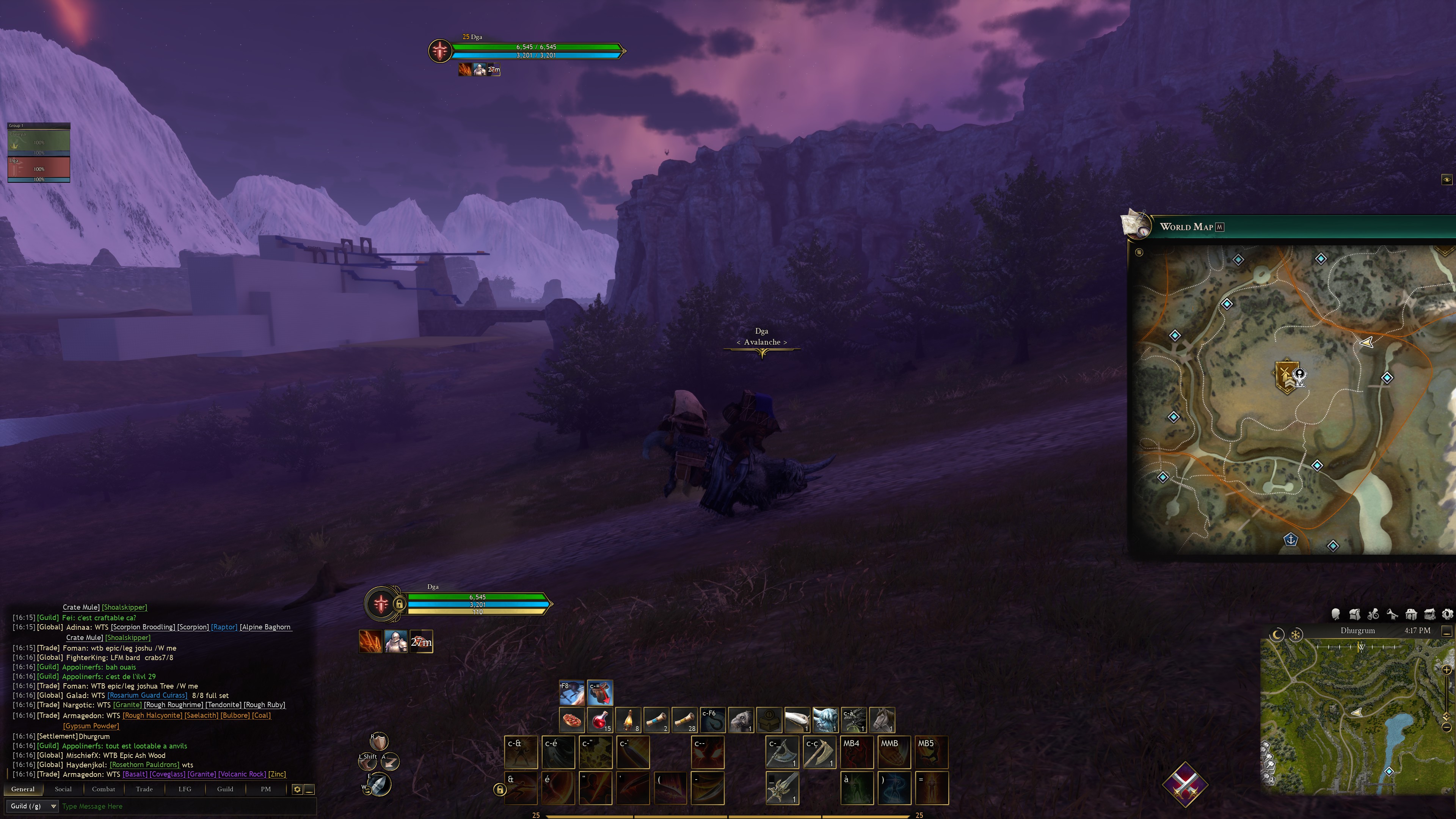1456x819 pixels.
Task: Select the ornate greatsword weapon slot
Action: coord(782,788)
